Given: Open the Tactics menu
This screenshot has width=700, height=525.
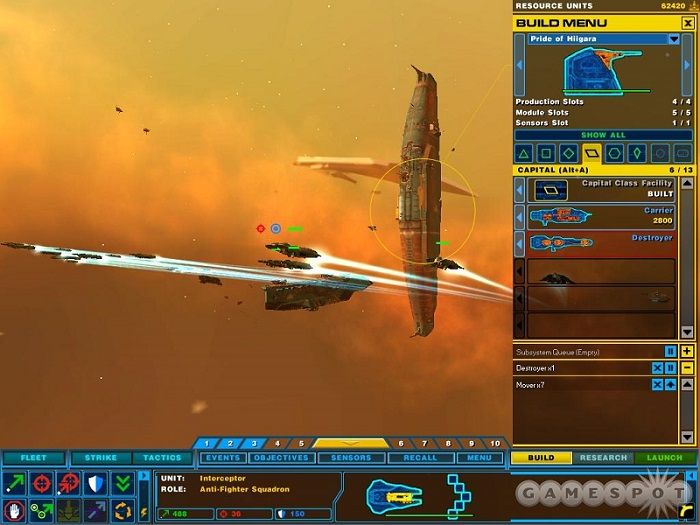Looking at the screenshot, I should [x=162, y=458].
